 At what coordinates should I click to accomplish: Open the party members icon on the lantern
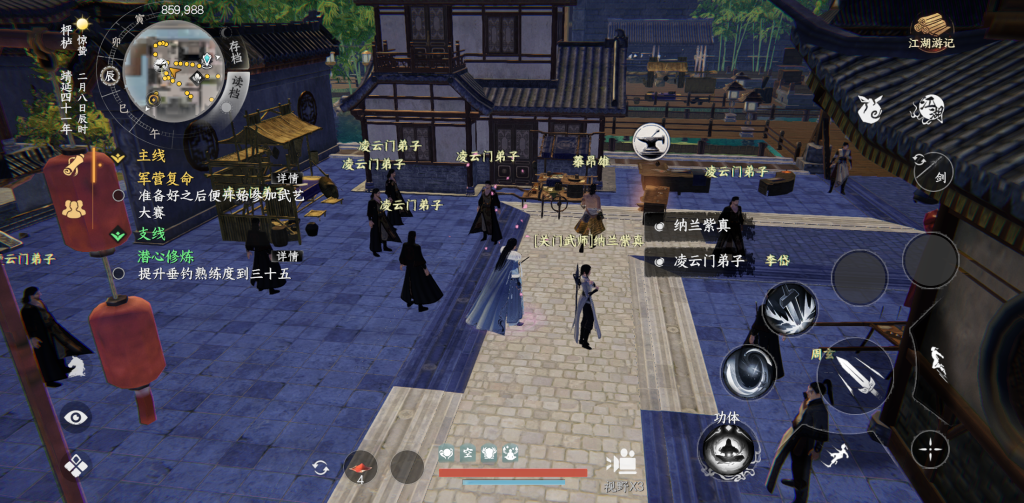click(74, 209)
